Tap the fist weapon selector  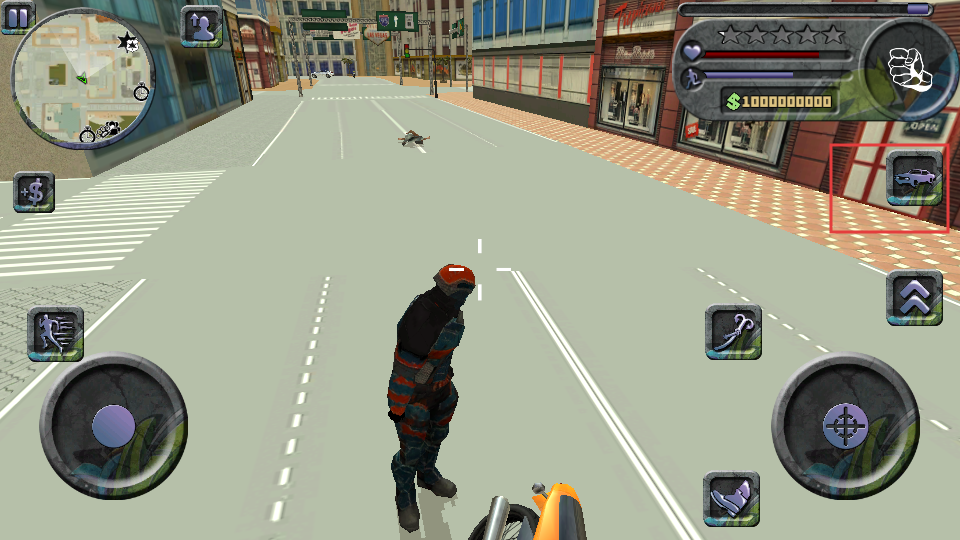click(909, 68)
